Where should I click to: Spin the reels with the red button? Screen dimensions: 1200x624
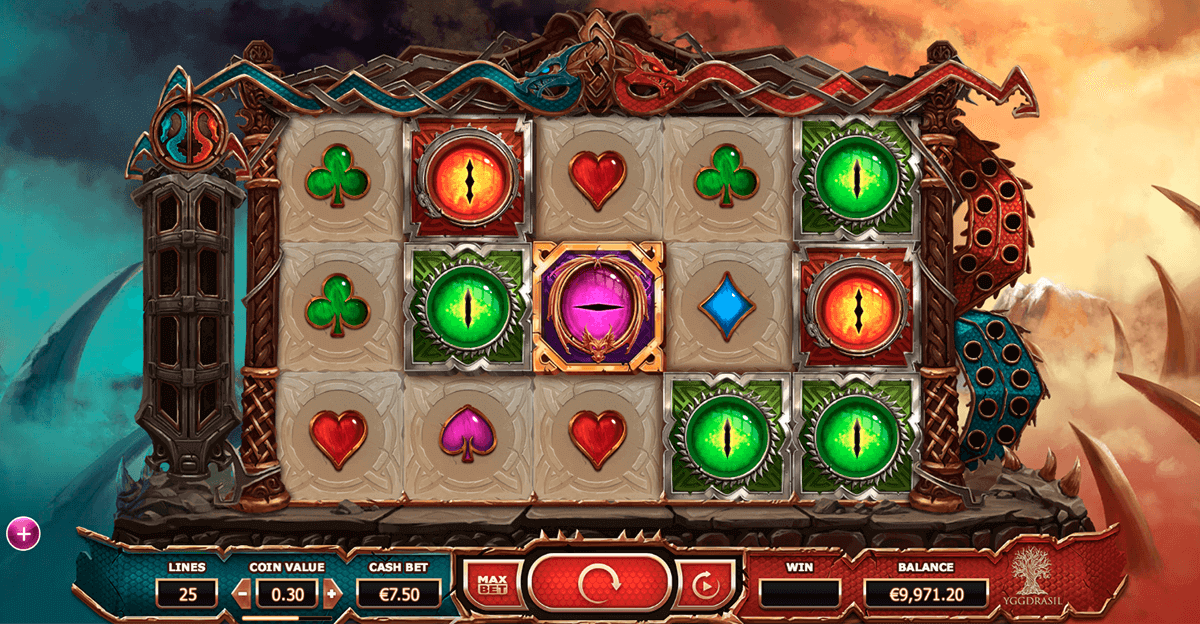(598, 581)
